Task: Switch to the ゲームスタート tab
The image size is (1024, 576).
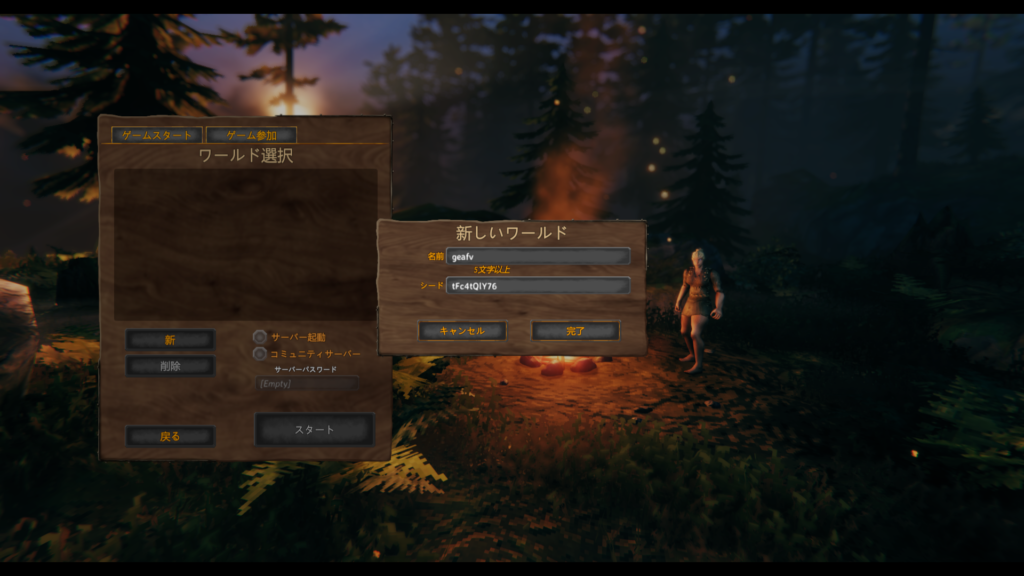Action: (156, 135)
